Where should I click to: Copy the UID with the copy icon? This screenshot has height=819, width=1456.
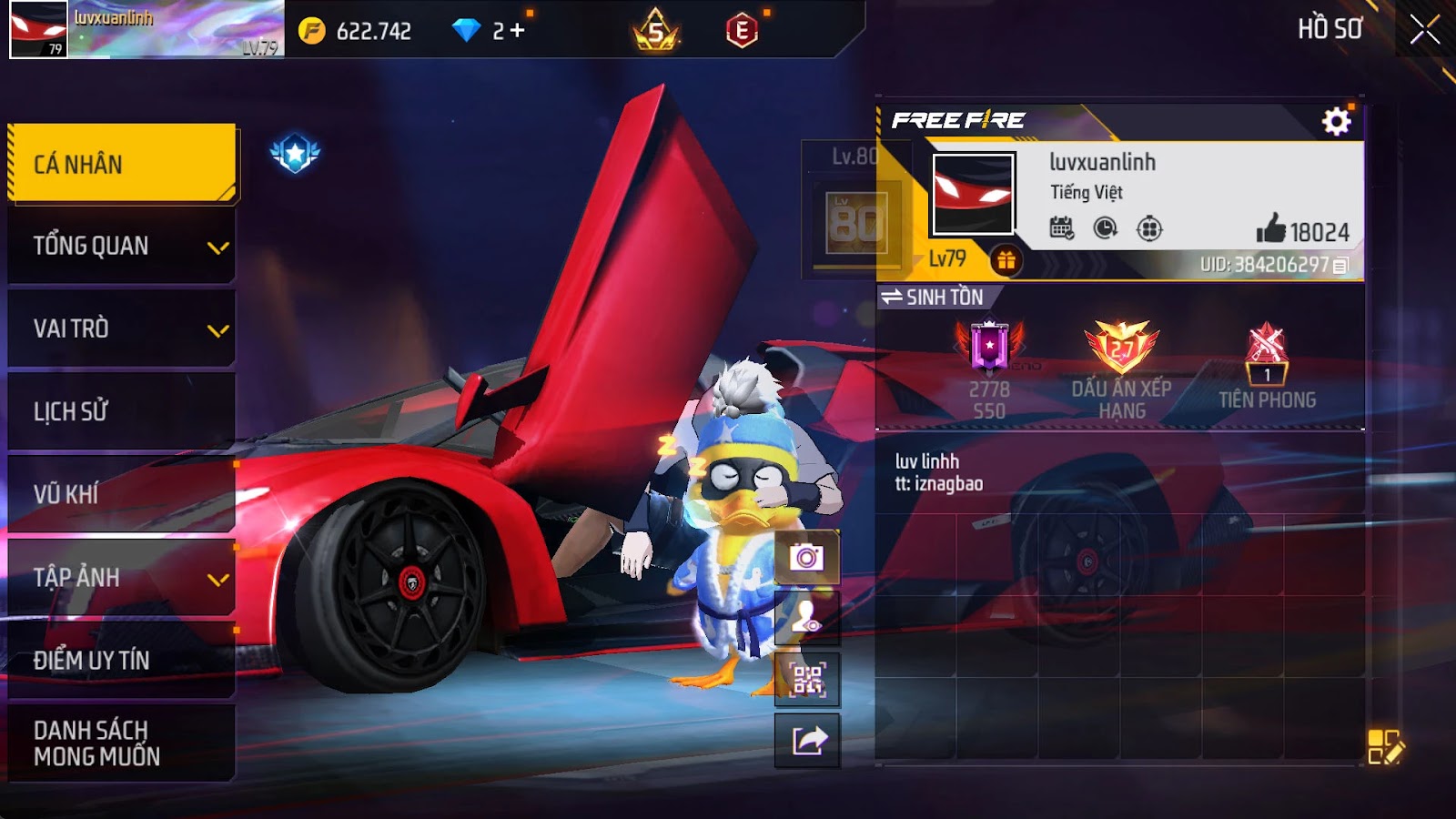pos(1340,266)
